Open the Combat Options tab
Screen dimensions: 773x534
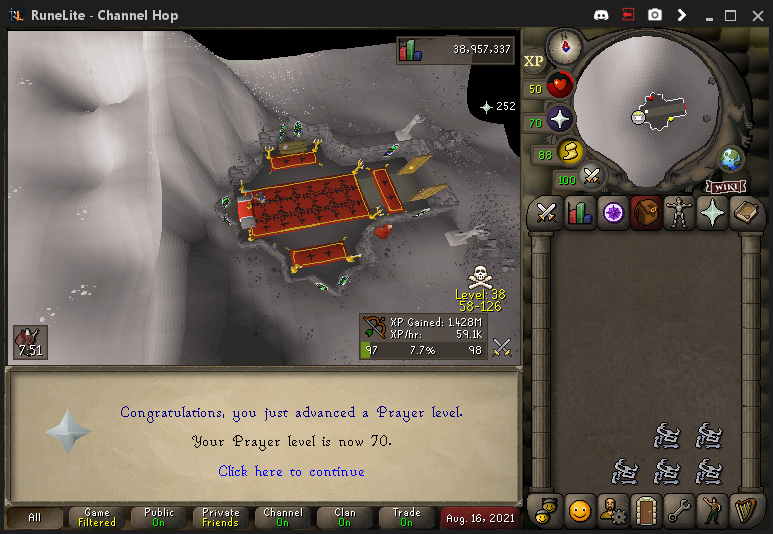[x=546, y=212]
